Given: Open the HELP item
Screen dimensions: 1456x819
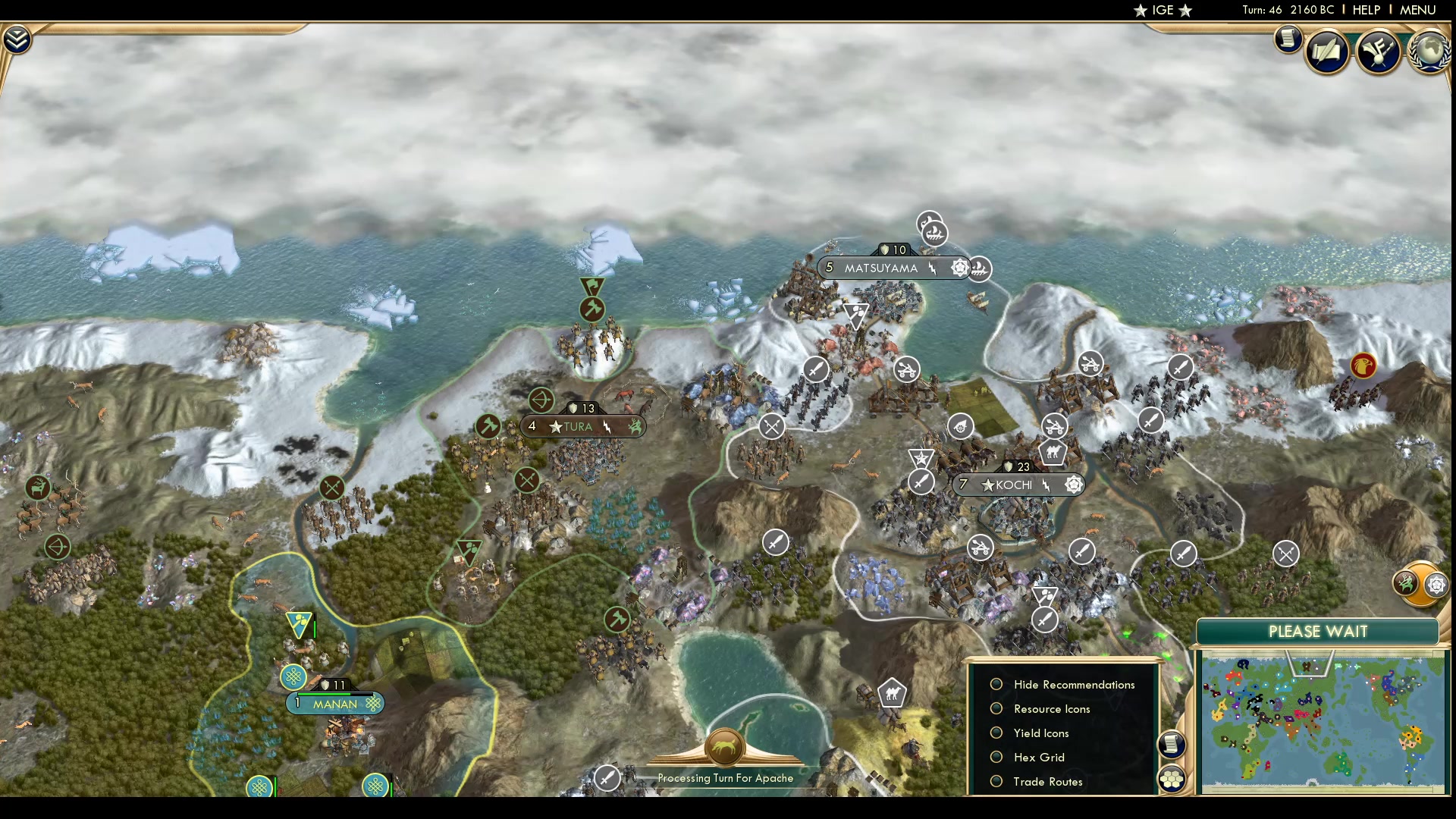Looking at the screenshot, I should (1365, 11).
